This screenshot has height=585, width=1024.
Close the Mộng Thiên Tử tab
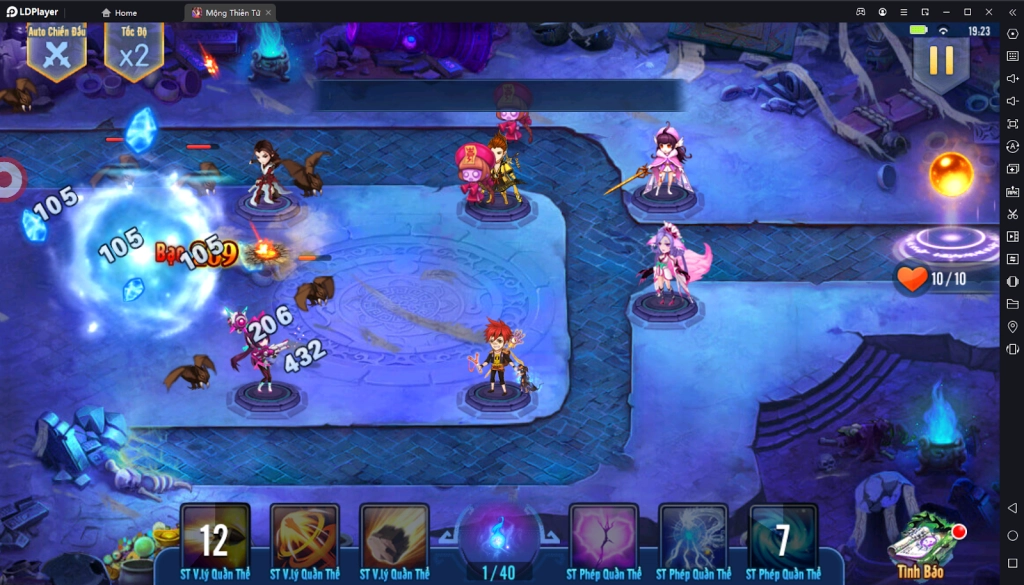pos(268,13)
